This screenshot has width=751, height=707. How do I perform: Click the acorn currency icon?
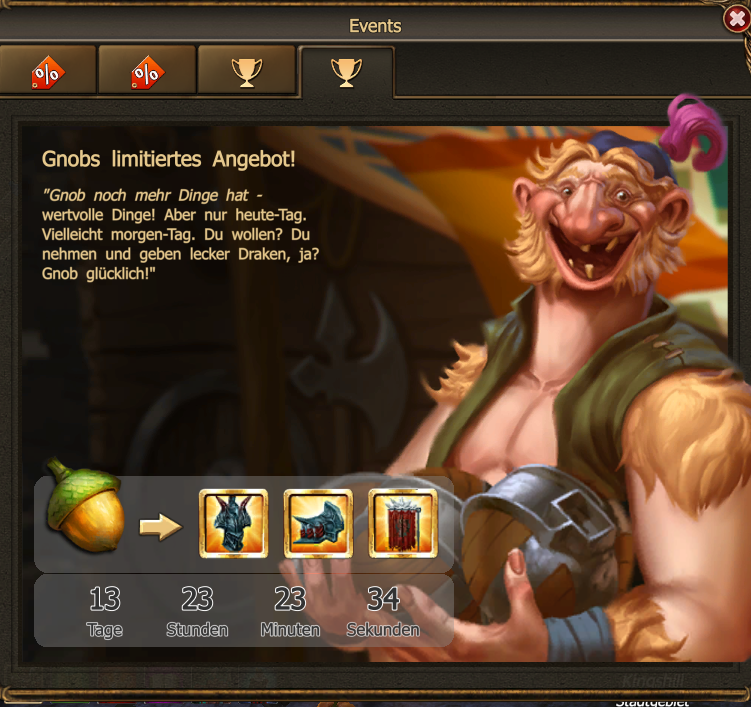click(x=87, y=506)
